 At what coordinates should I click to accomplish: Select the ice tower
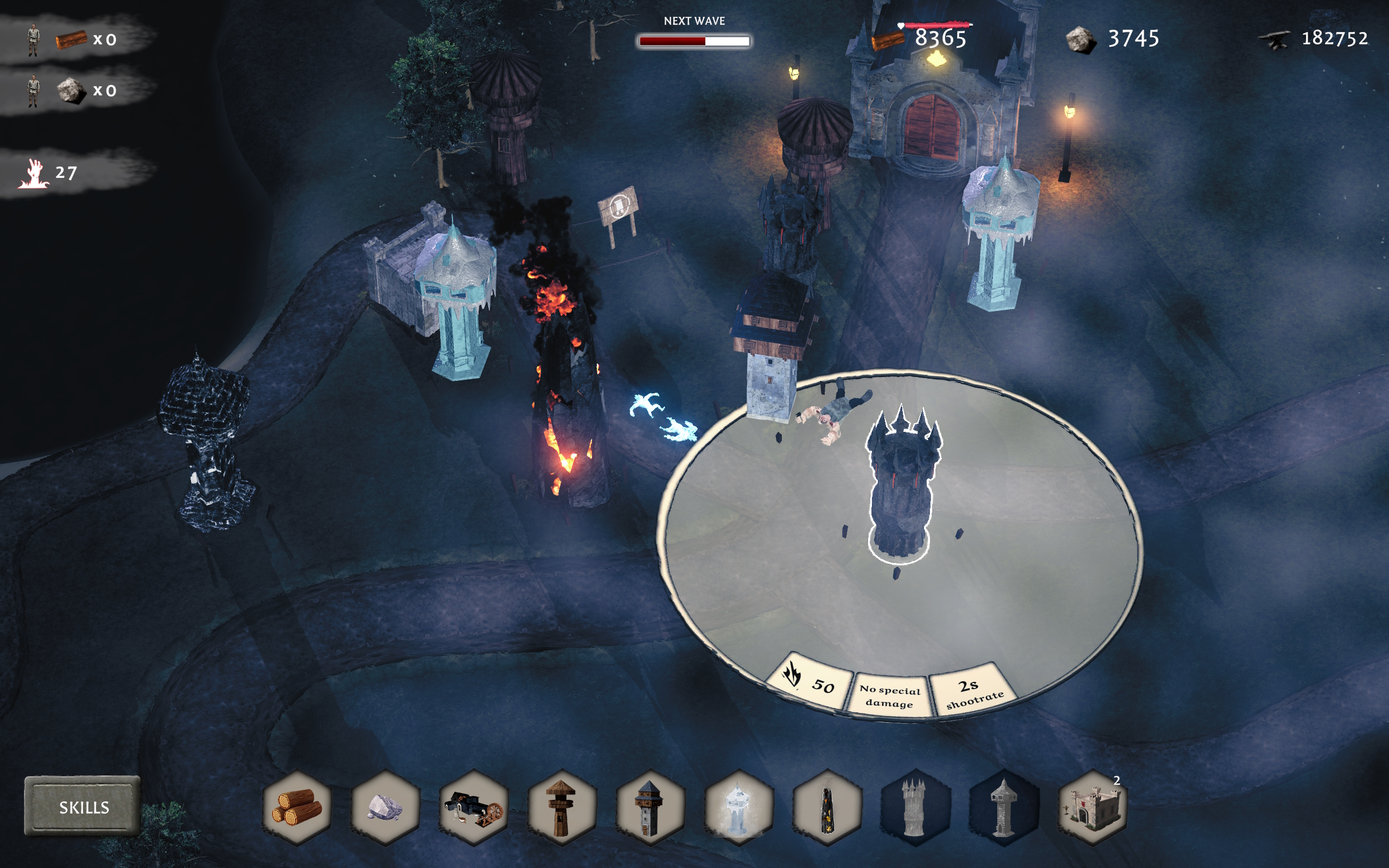(x=738, y=807)
